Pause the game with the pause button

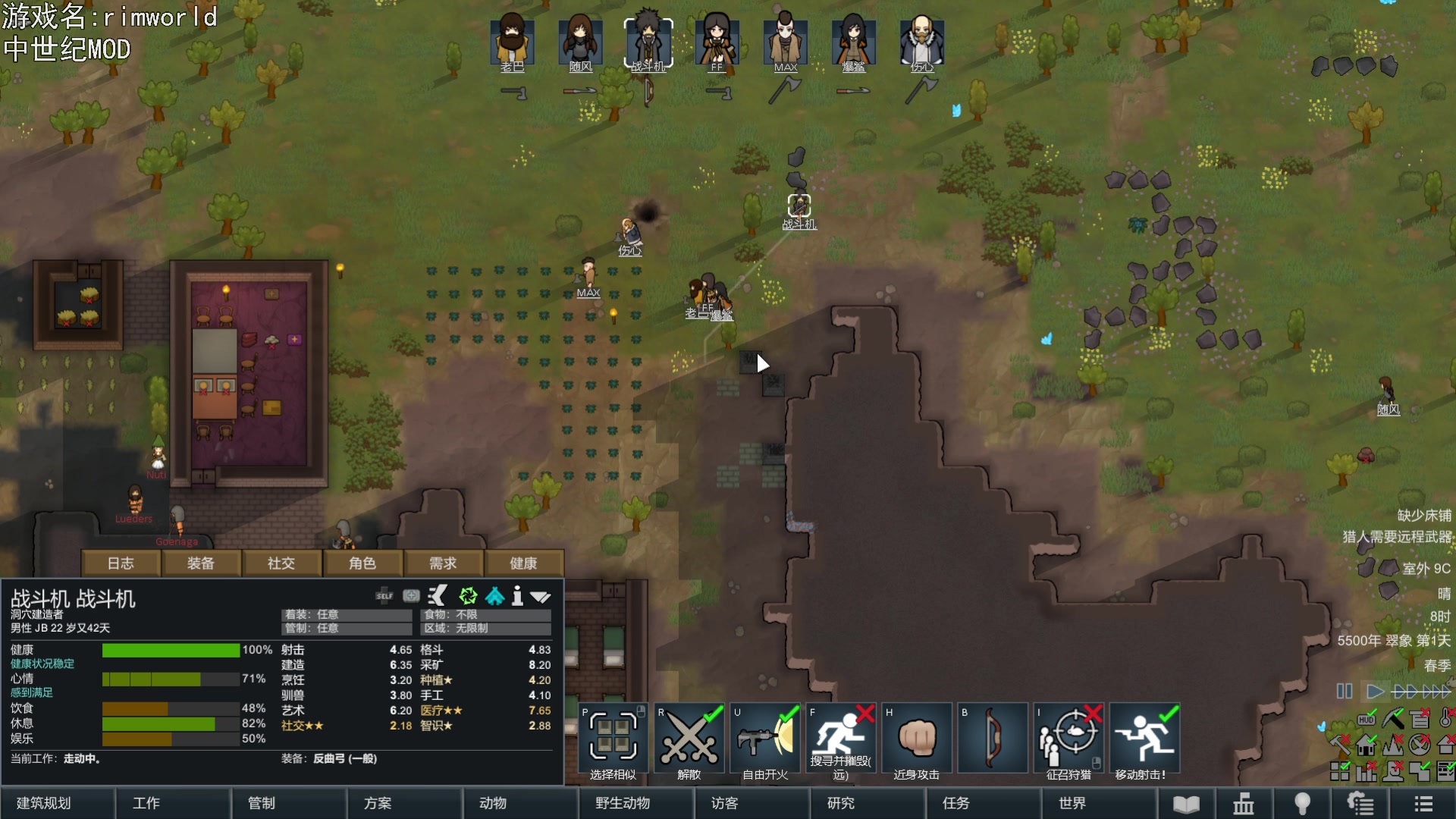coord(1345,692)
